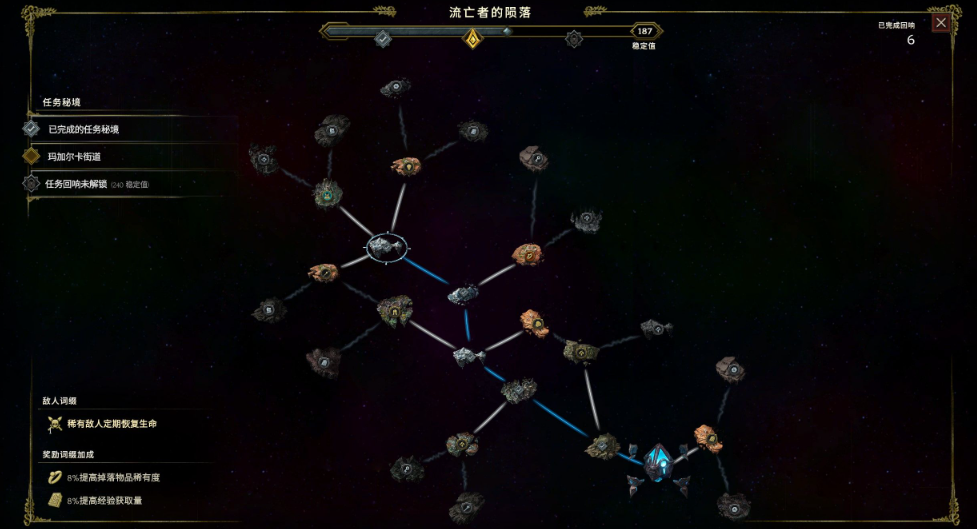Click the item rarity bonus ring icon
The width and height of the screenshot is (977, 529).
(x=55, y=478)
